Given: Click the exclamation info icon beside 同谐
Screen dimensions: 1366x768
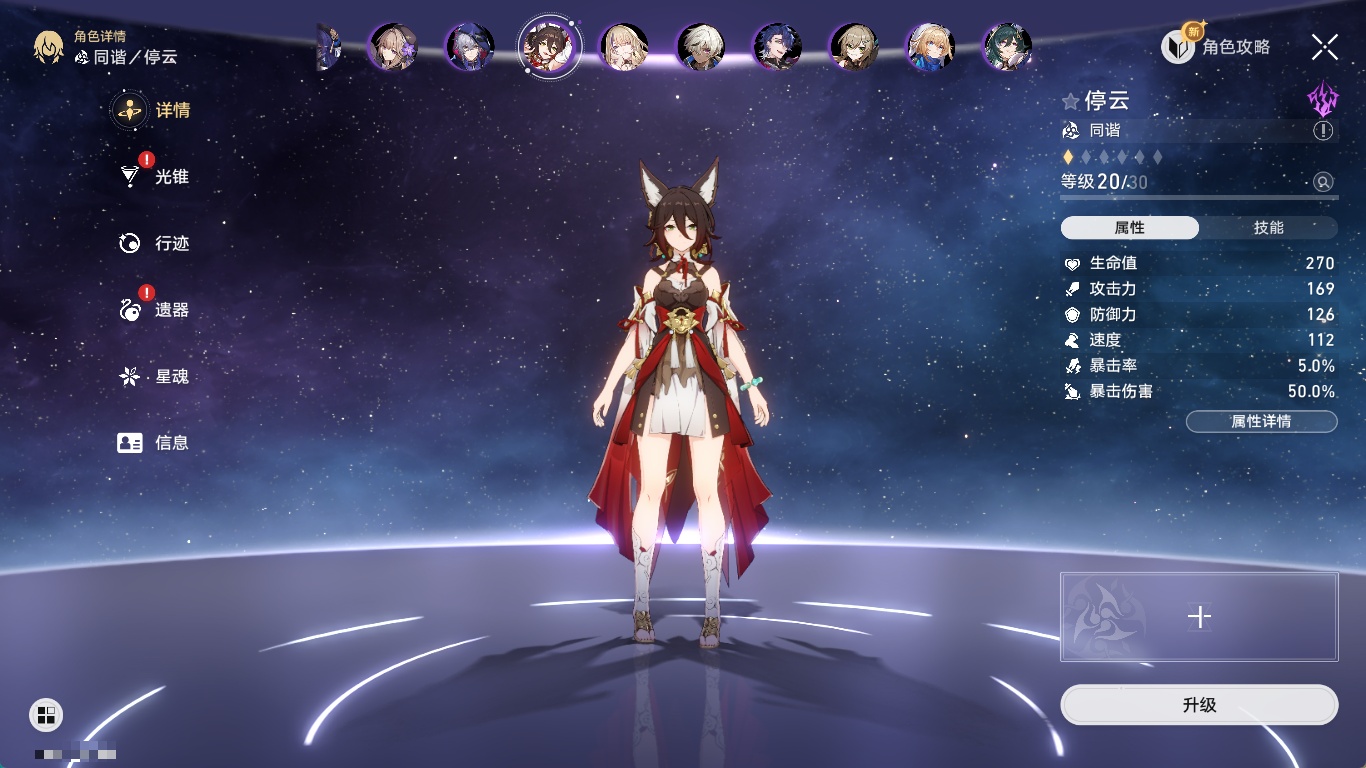Looking at the screenshot, I should click(x=1323, y=131).
